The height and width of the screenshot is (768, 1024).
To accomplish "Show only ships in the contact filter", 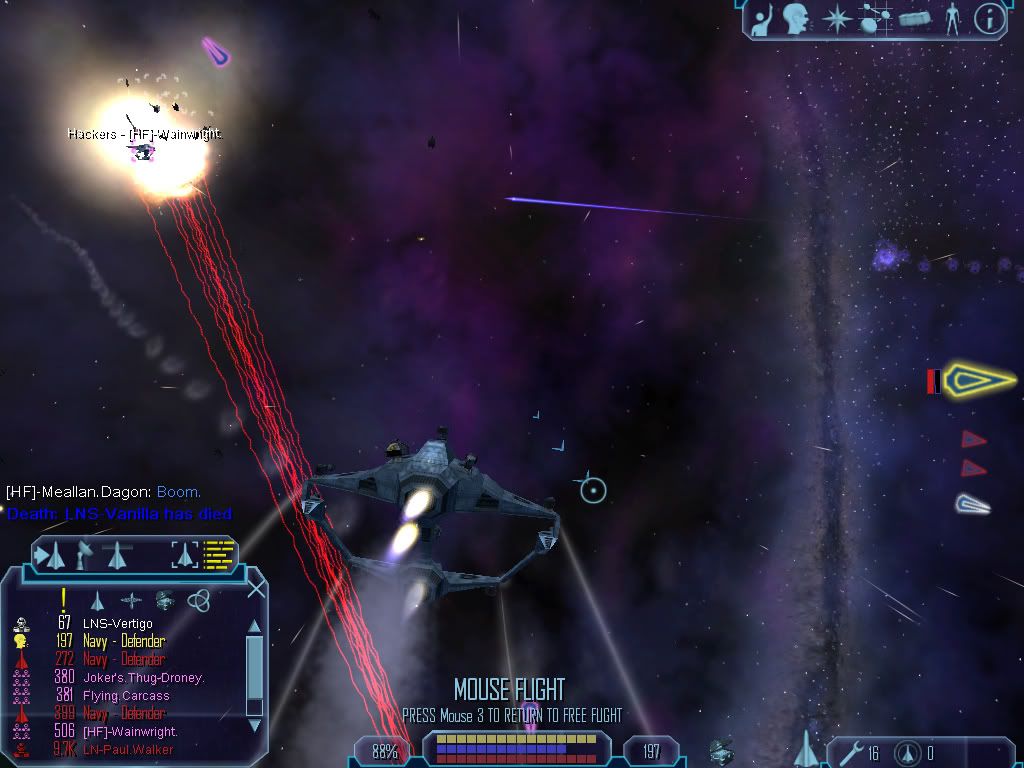I will point(97,600).
